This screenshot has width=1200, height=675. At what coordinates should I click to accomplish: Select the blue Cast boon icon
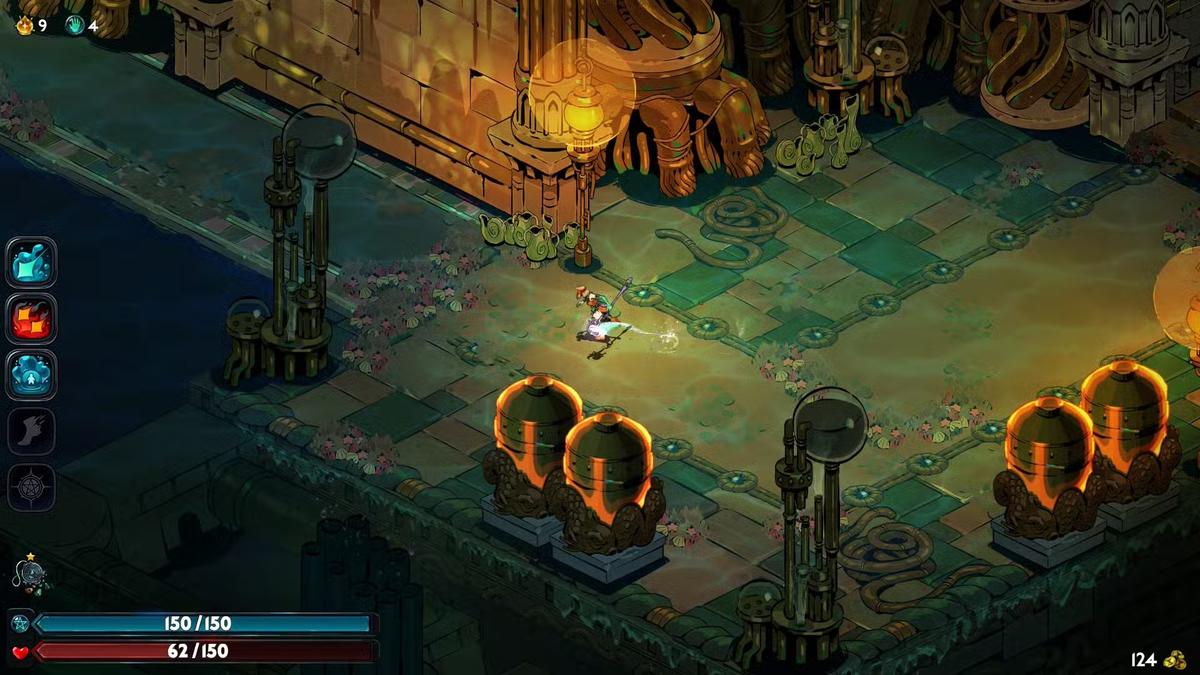click(x=31, y=375)
